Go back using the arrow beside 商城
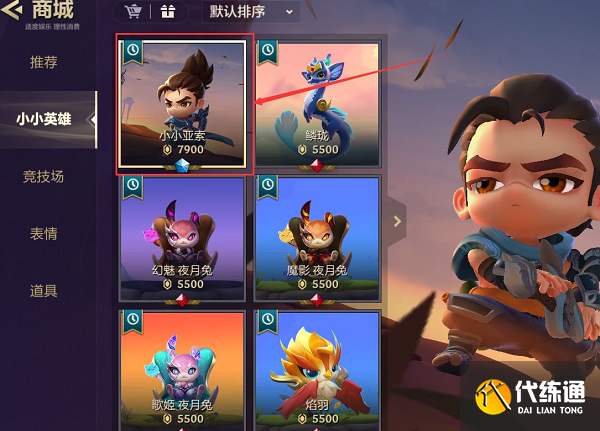The width and height of the screenshot is (600, 431). click(9, 11)
